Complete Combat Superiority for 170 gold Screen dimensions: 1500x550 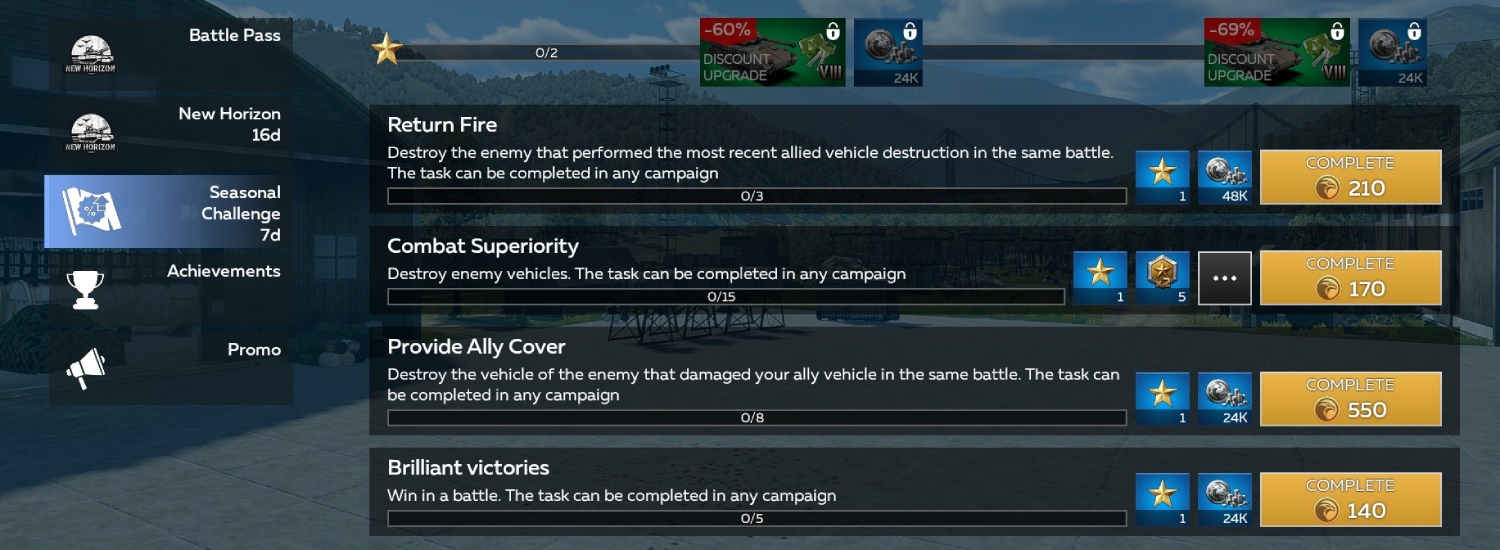[x=1350, y=278]
